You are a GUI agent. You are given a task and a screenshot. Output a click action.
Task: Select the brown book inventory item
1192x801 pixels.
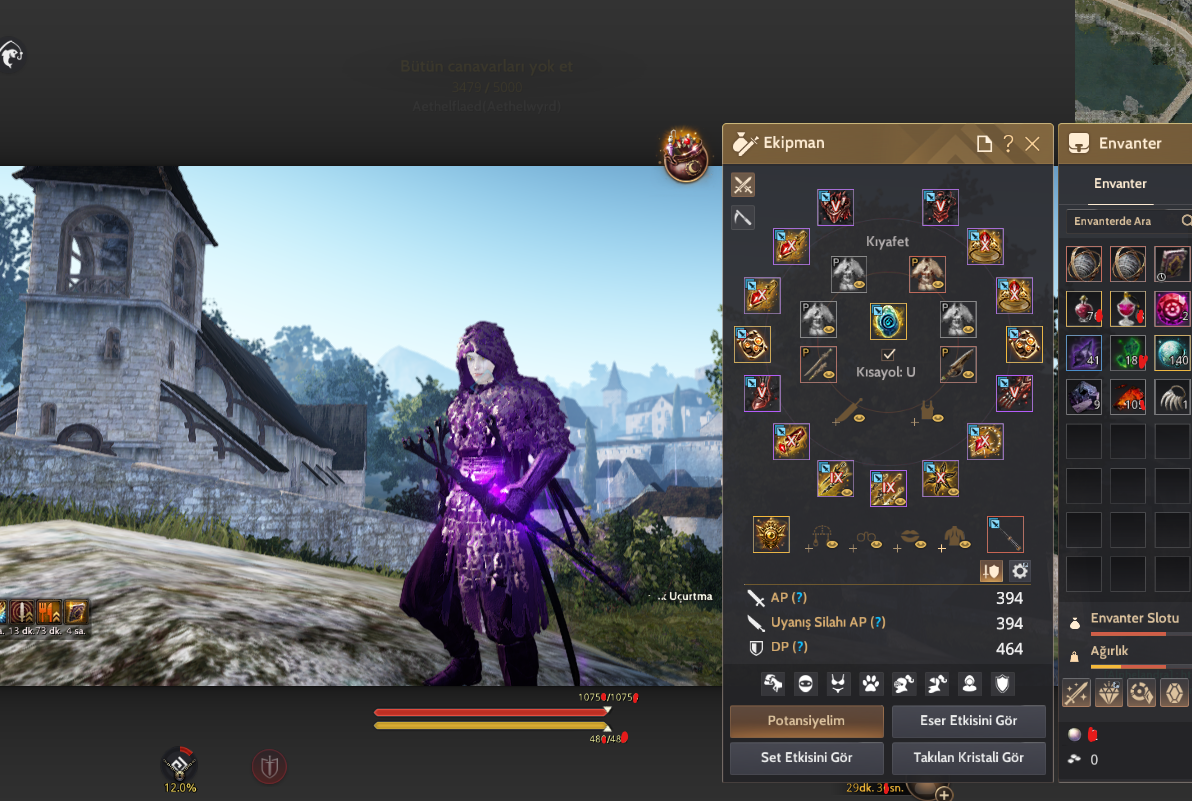(1172, 264)
